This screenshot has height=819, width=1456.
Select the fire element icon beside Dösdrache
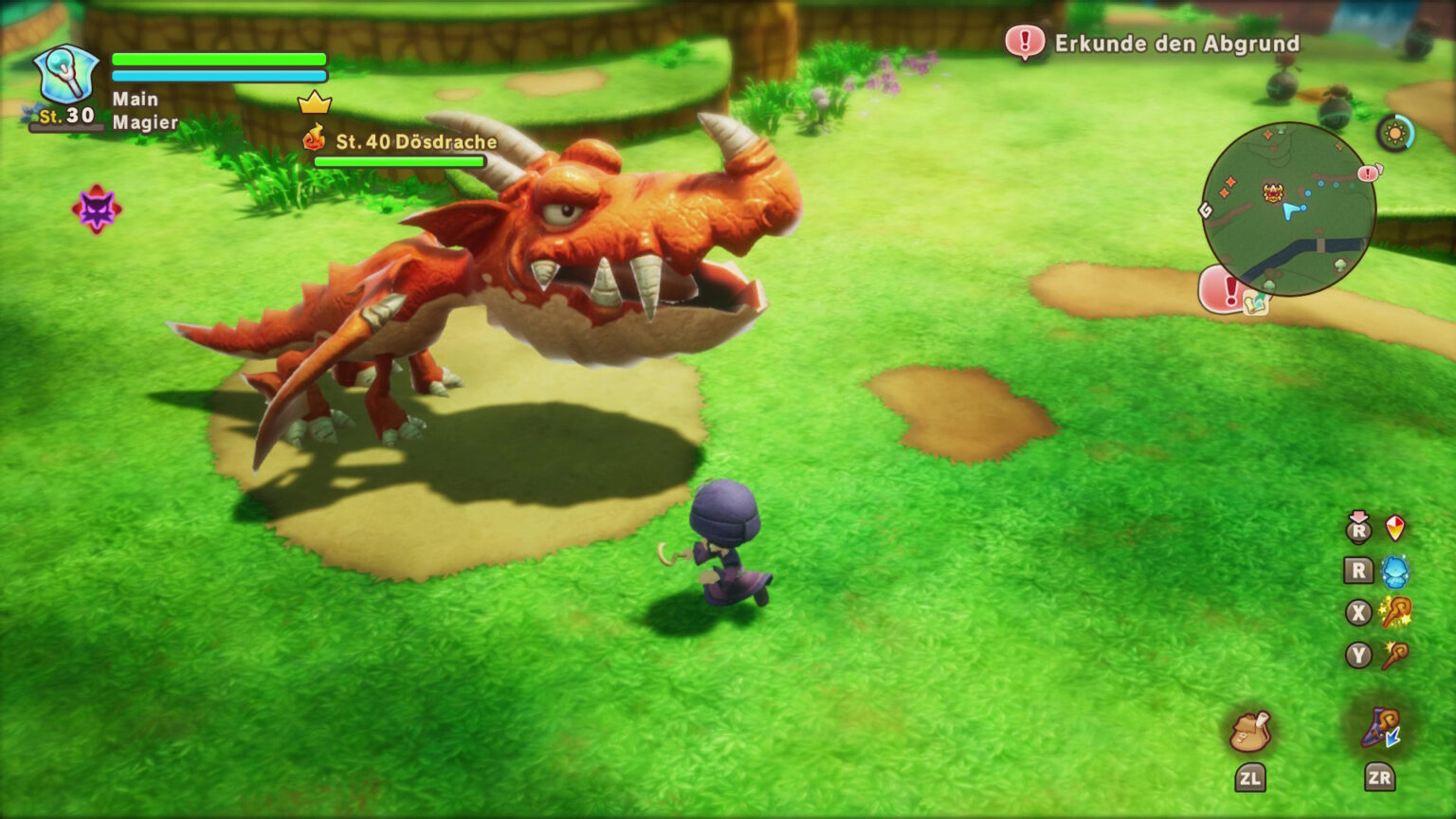(315, 139)
